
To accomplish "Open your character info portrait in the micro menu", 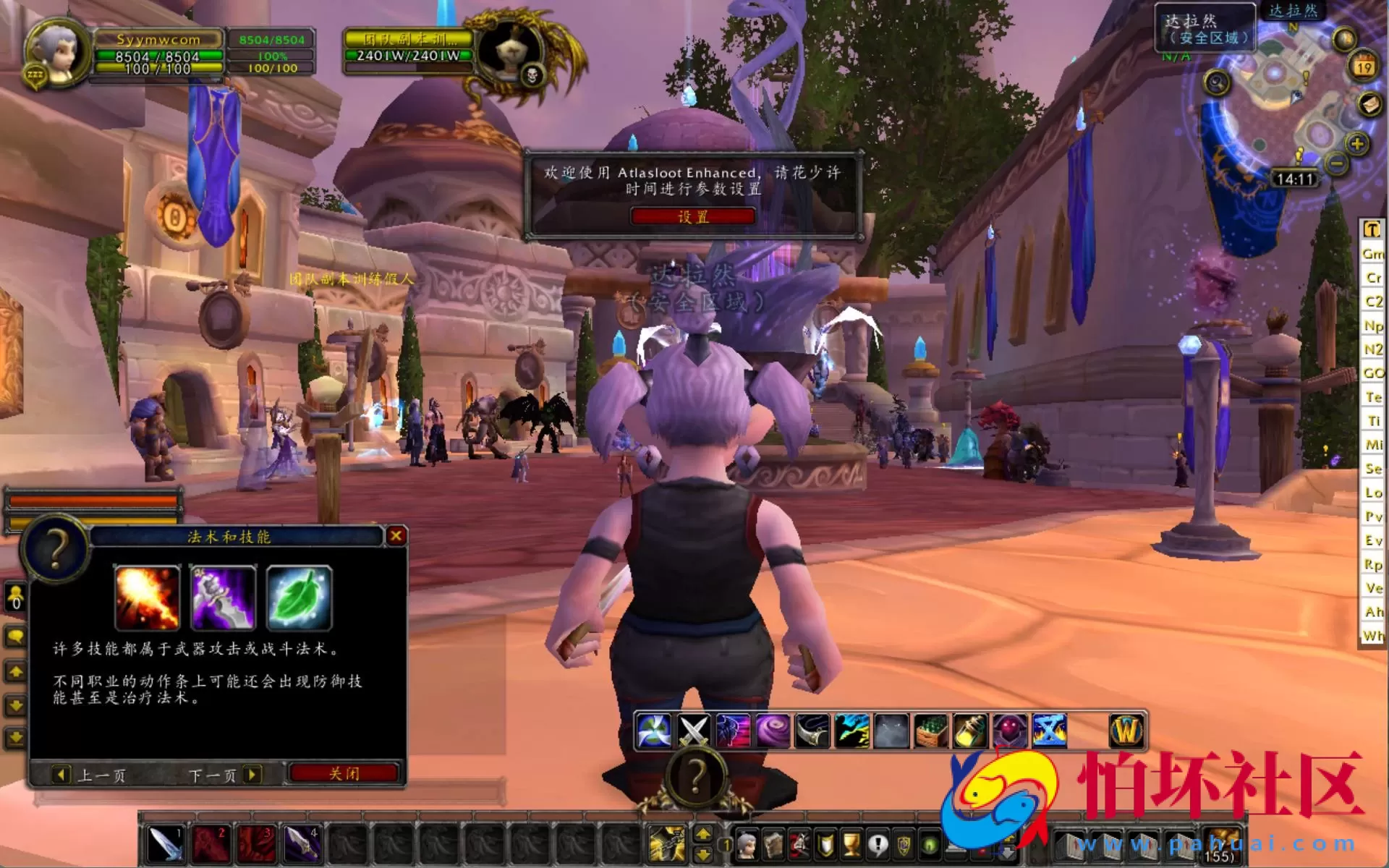I will click(x=747, y=844).
